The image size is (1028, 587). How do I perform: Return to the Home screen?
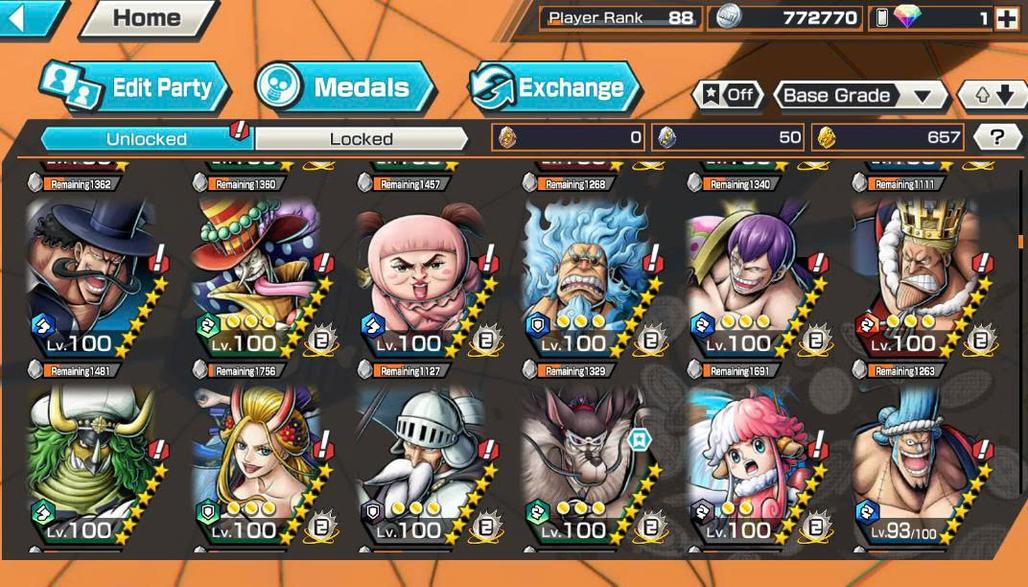pyautogui.click(x=147, y=18)
